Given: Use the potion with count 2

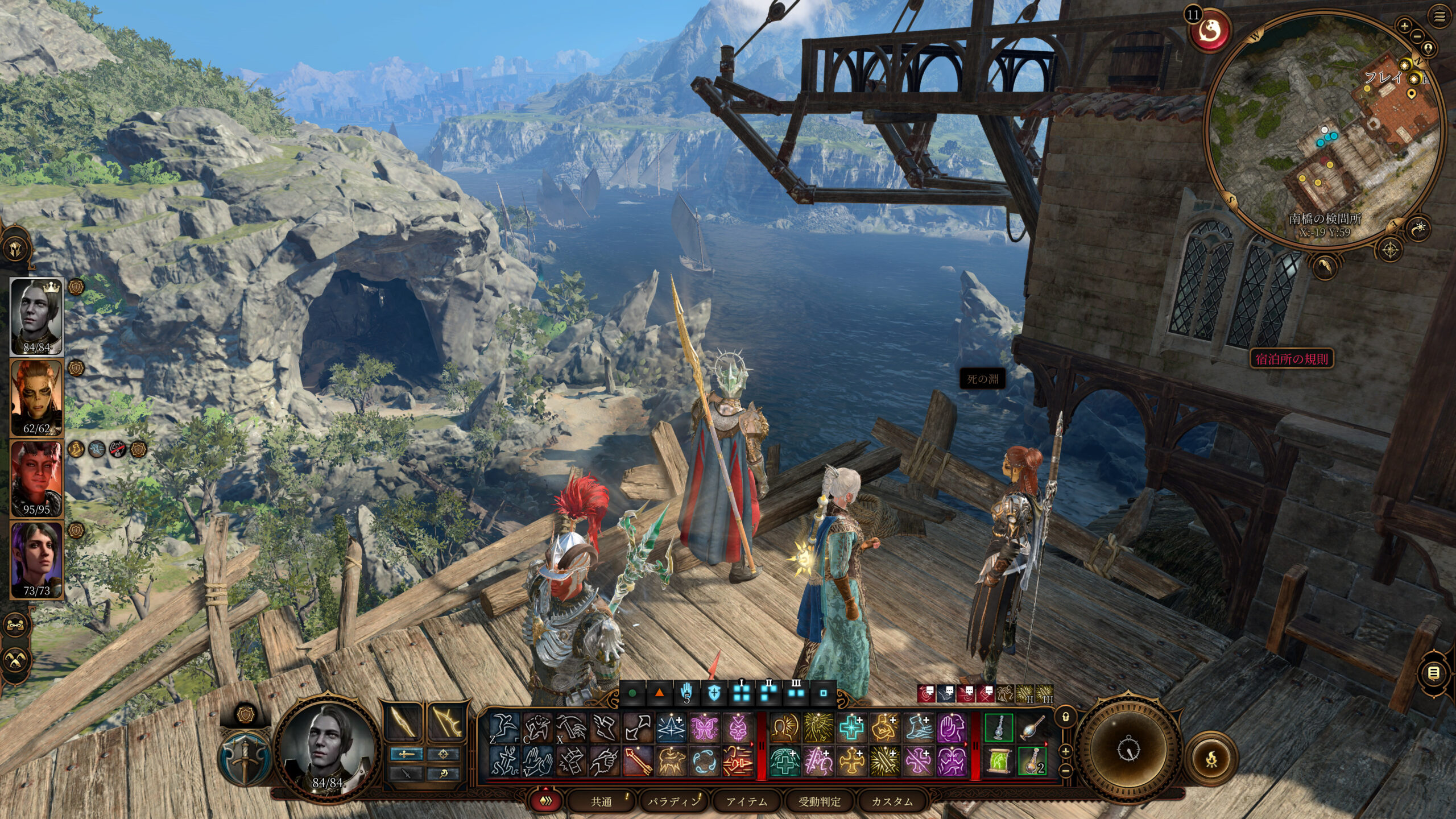Looking at the screenshot, I should (x=1032, y=761).
